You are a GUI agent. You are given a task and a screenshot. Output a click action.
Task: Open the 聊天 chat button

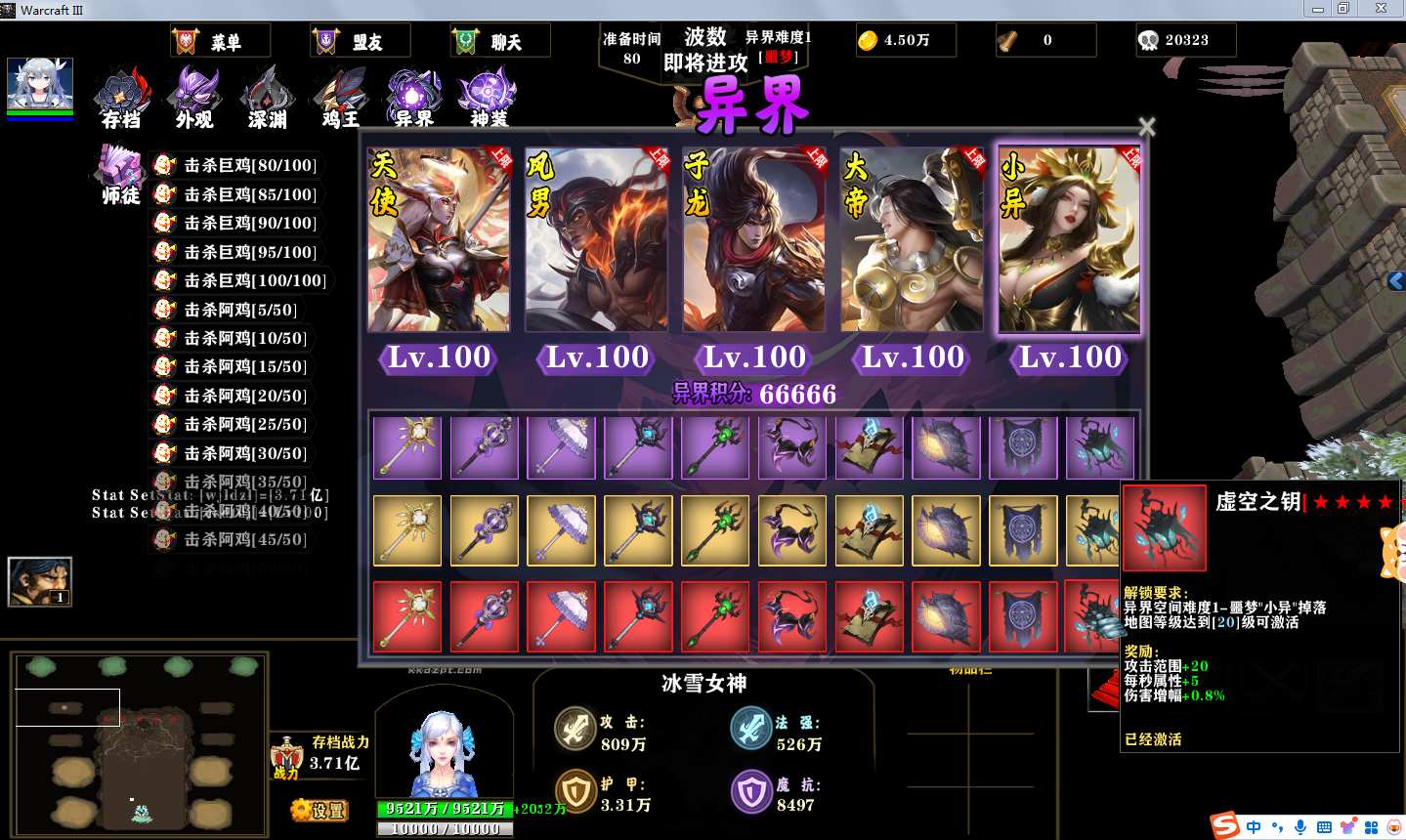click(499, 41)
